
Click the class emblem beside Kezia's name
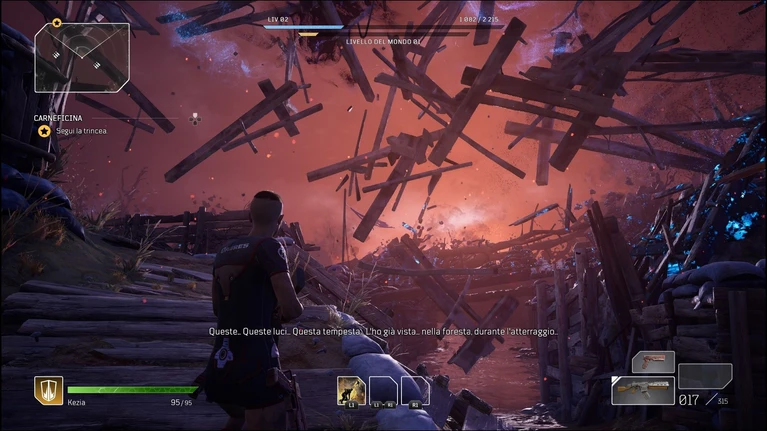[49, 389]
